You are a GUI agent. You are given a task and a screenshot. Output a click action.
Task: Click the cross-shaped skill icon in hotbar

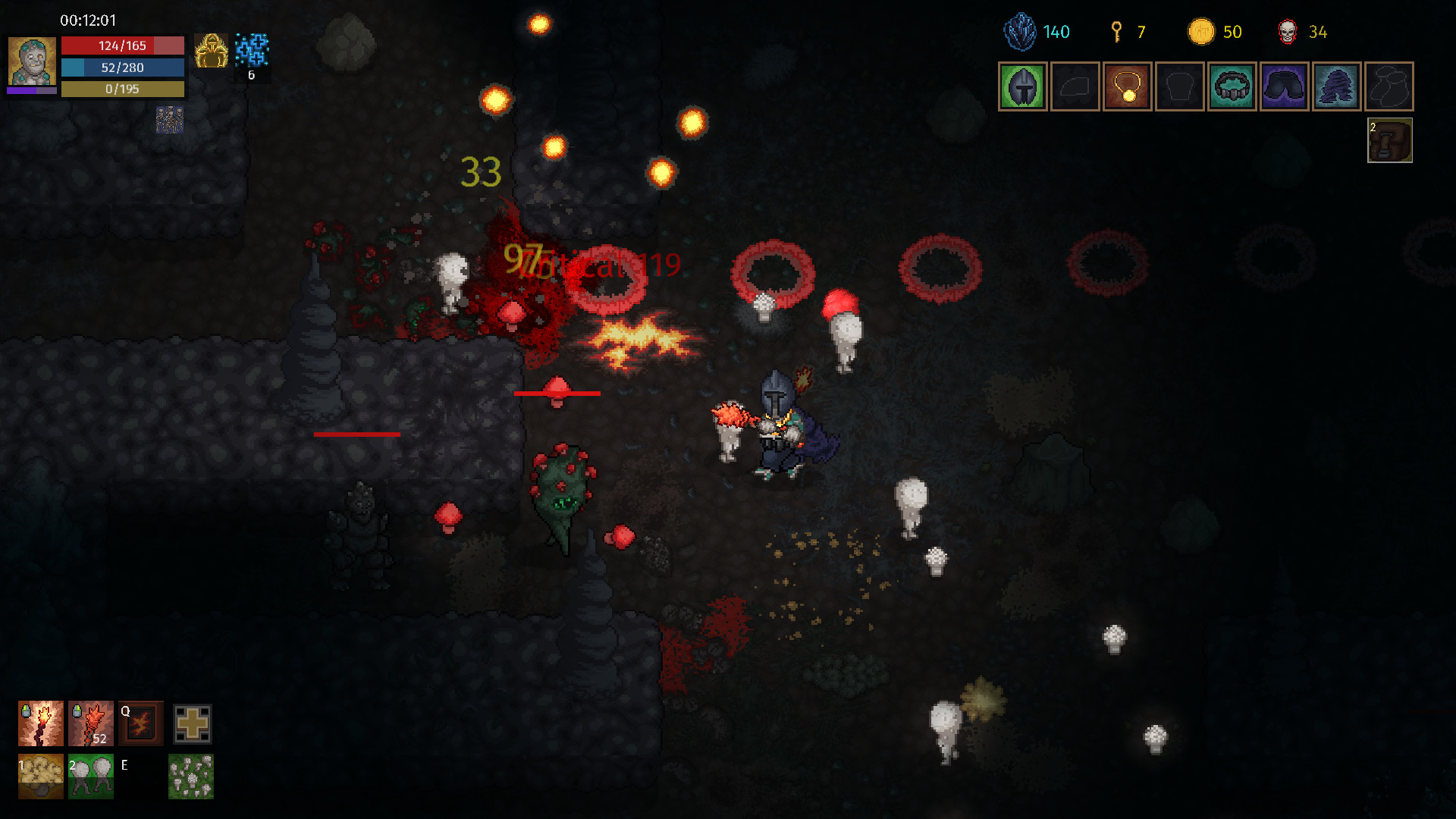pyautogui.click(x=192, y=723)
